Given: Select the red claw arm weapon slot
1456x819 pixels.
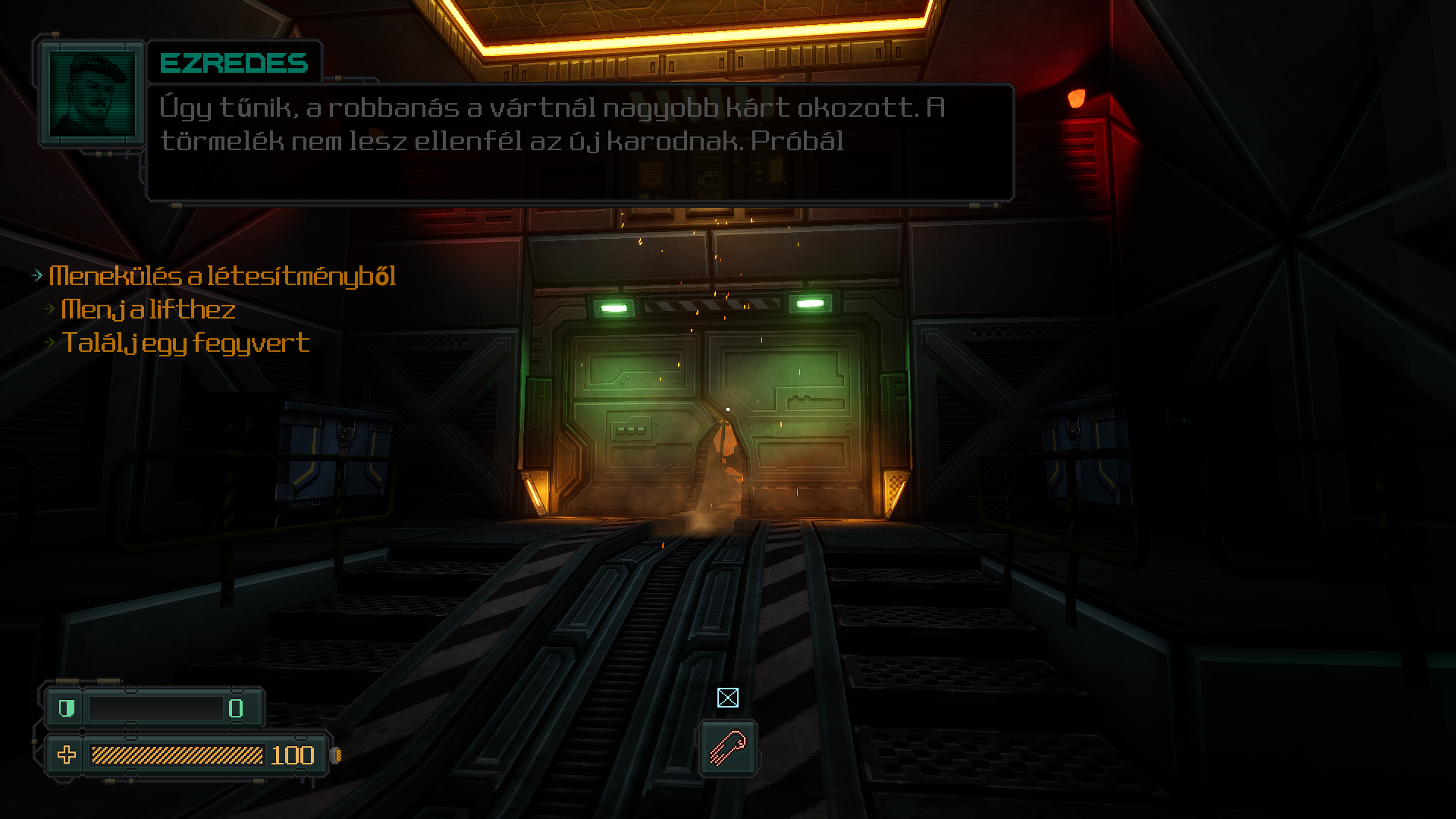Looking at the screenshot, I should point(727,747).
